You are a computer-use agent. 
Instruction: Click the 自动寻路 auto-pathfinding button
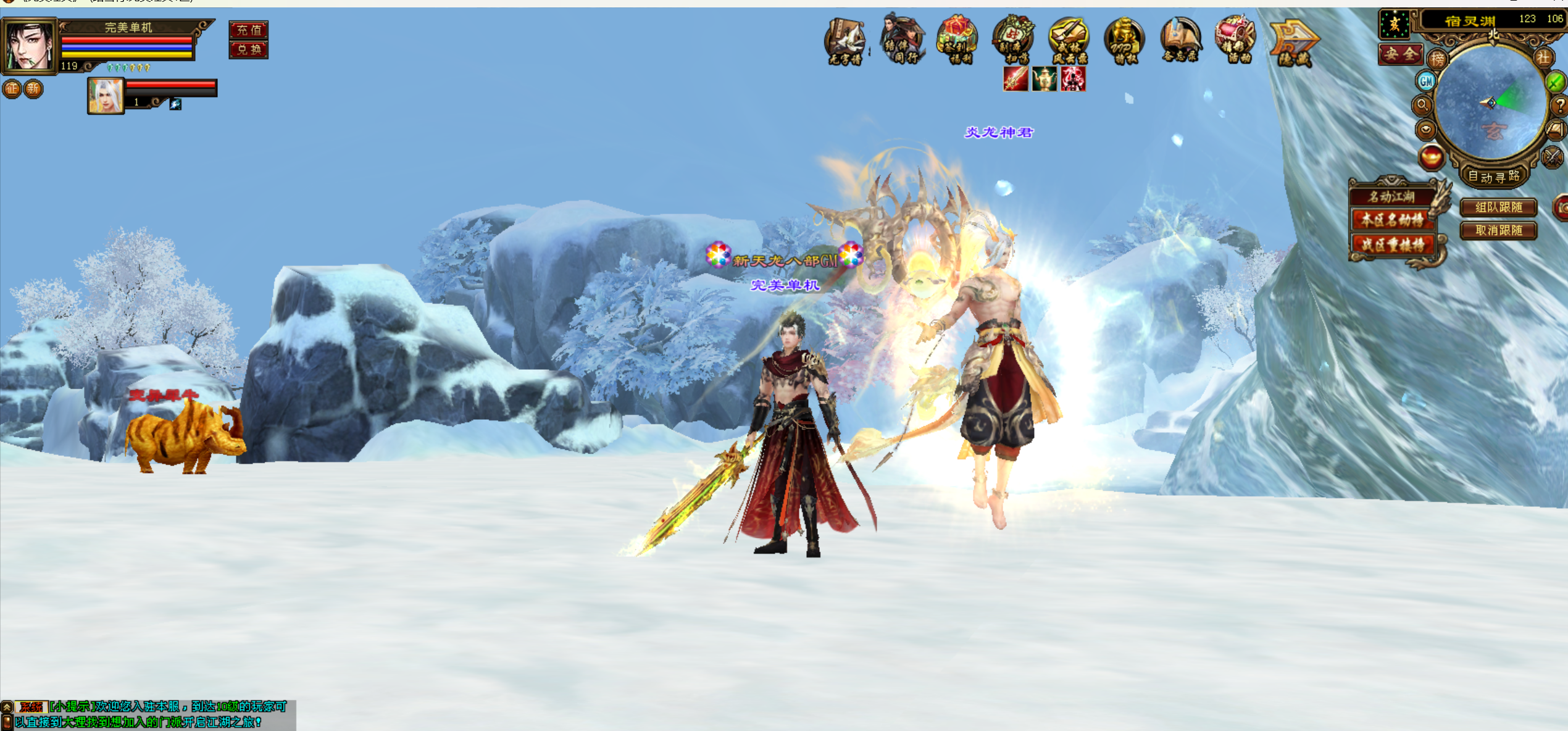(1493, 177)
